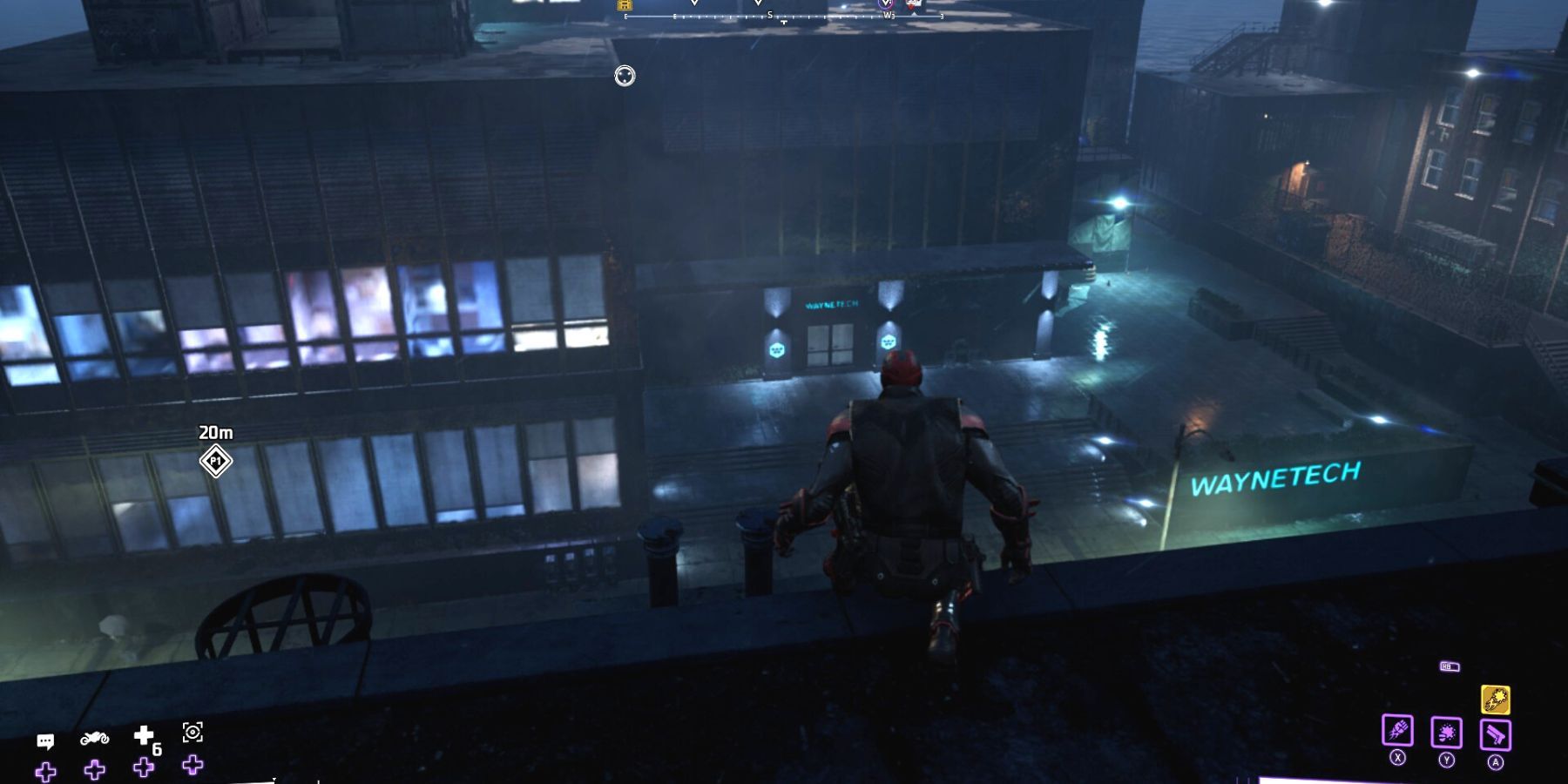1568x784 pixels.
Task: Expand the chevron marker right of S heading
Action: [758, 3]
